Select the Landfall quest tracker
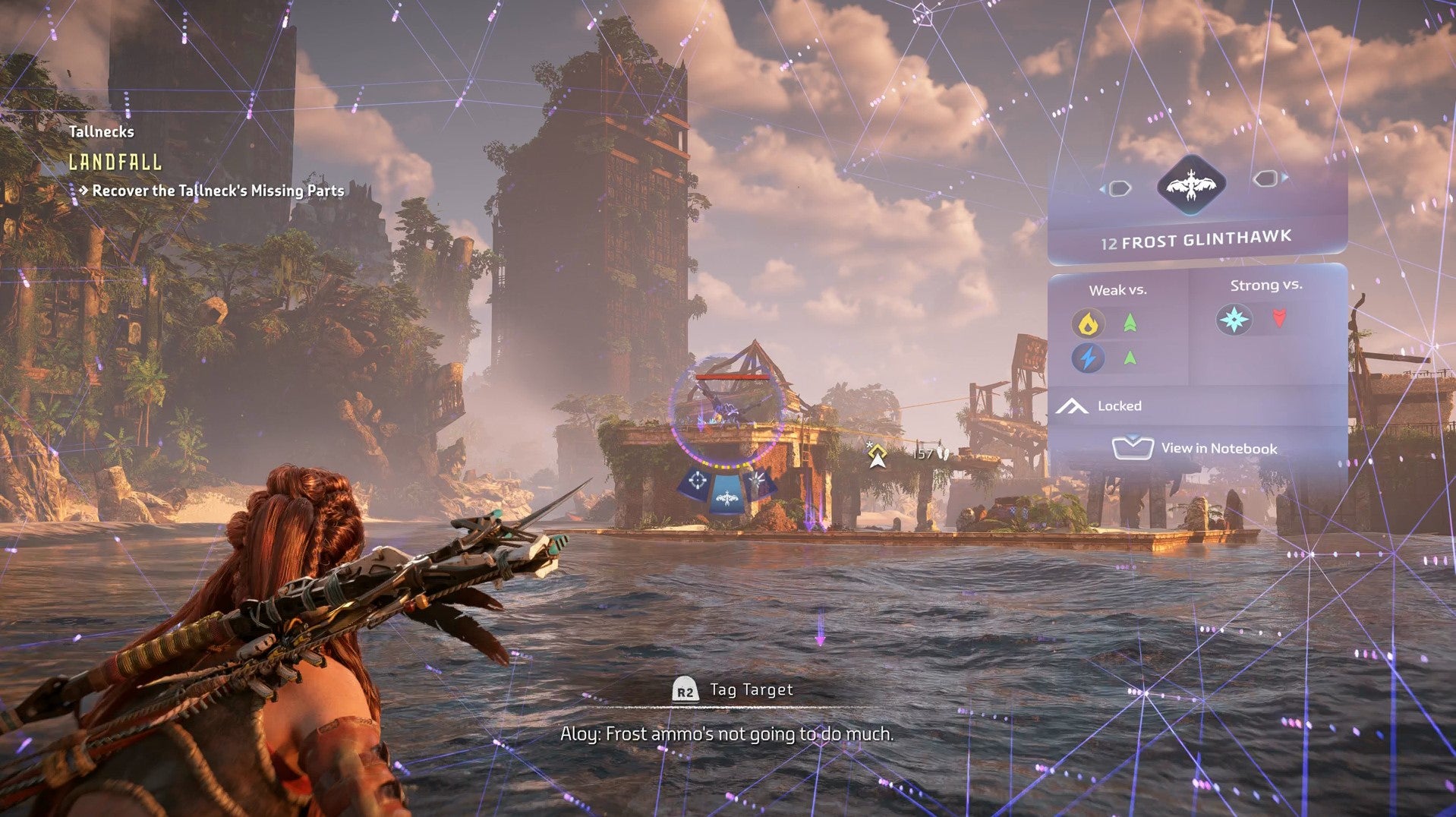Image resolution: width=1456 pixels, height=817 pixels. click(115, 162)
